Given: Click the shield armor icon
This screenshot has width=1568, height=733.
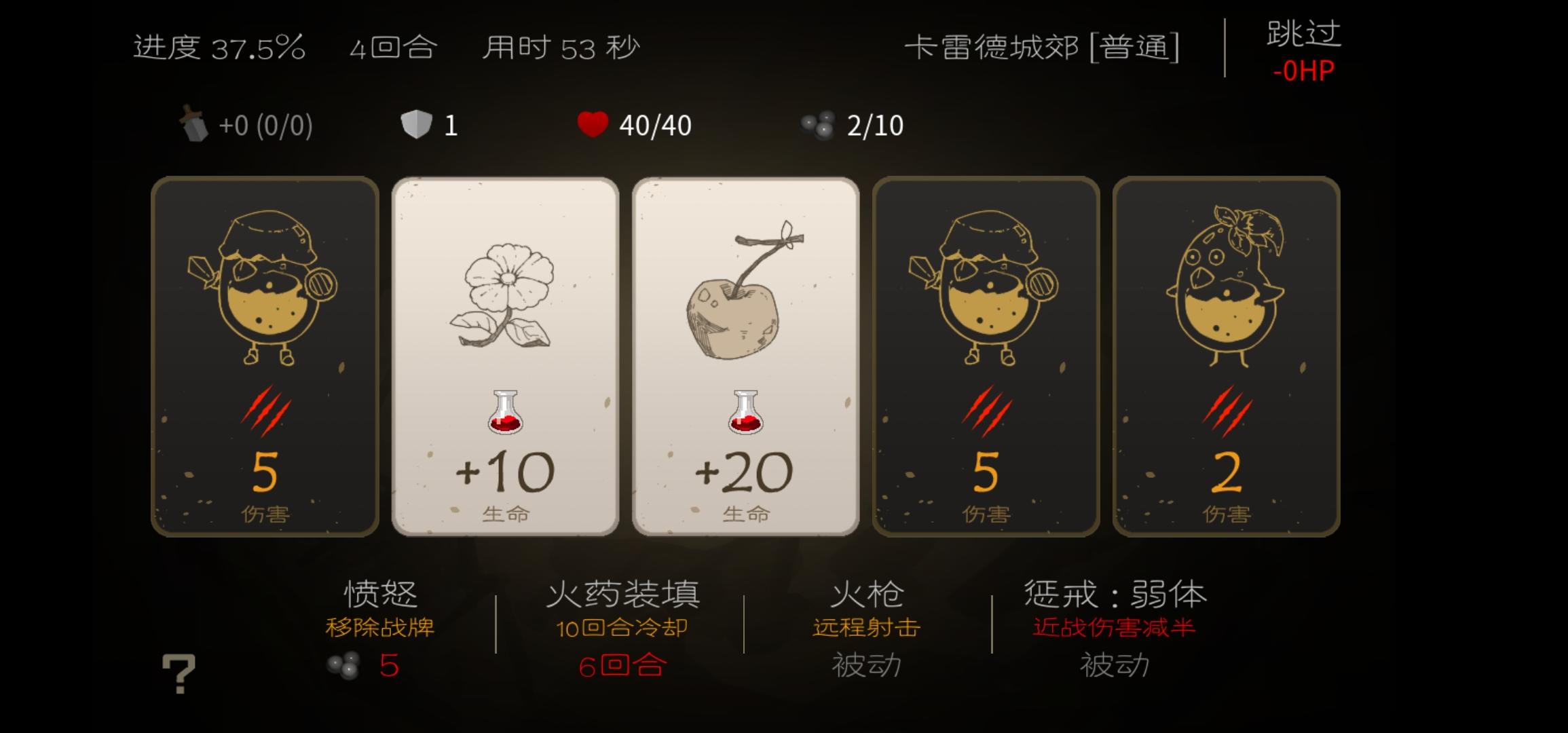Looking at the screenshot, I should [x=415, y=124].
